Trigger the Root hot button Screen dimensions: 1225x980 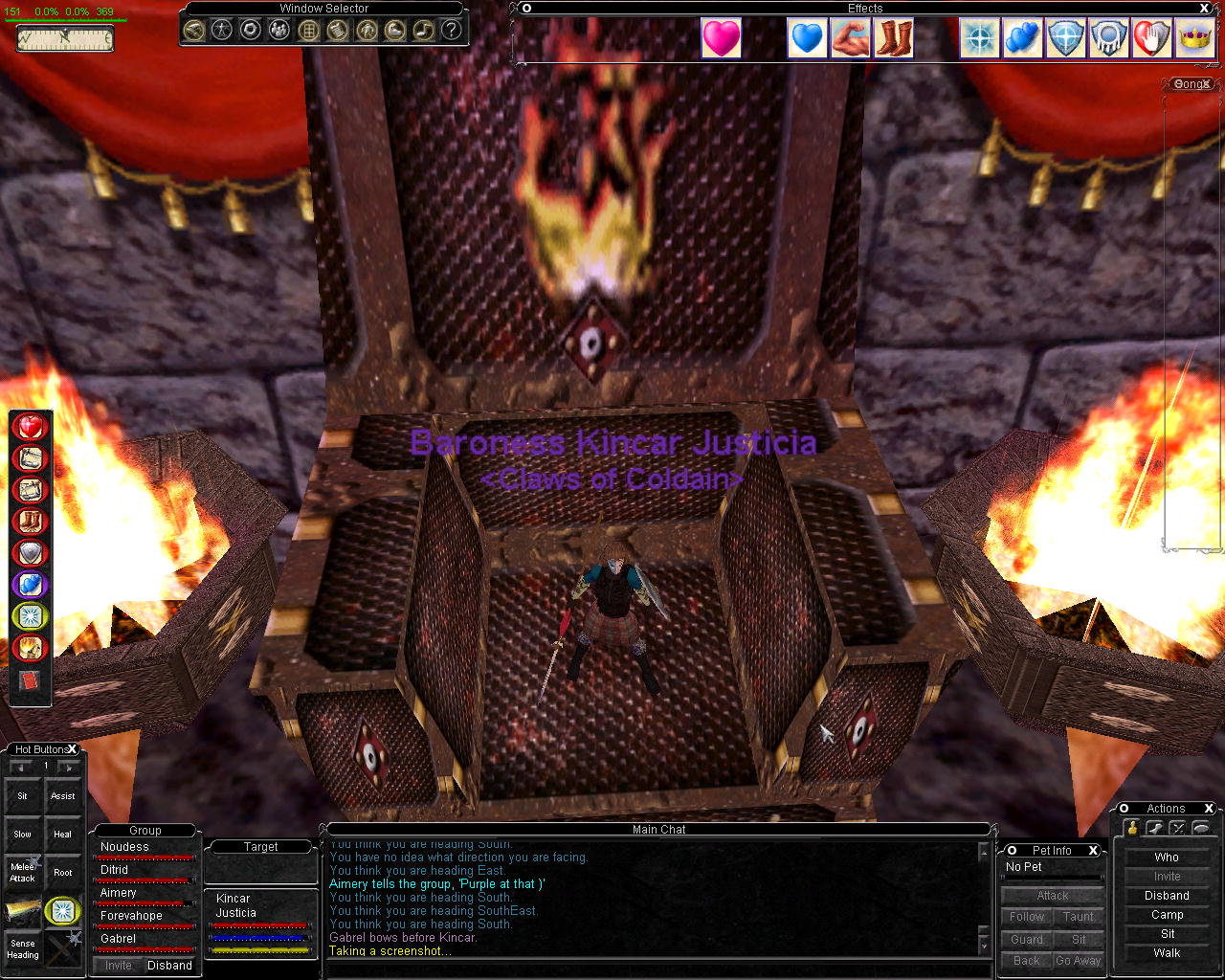coord(62,872)
